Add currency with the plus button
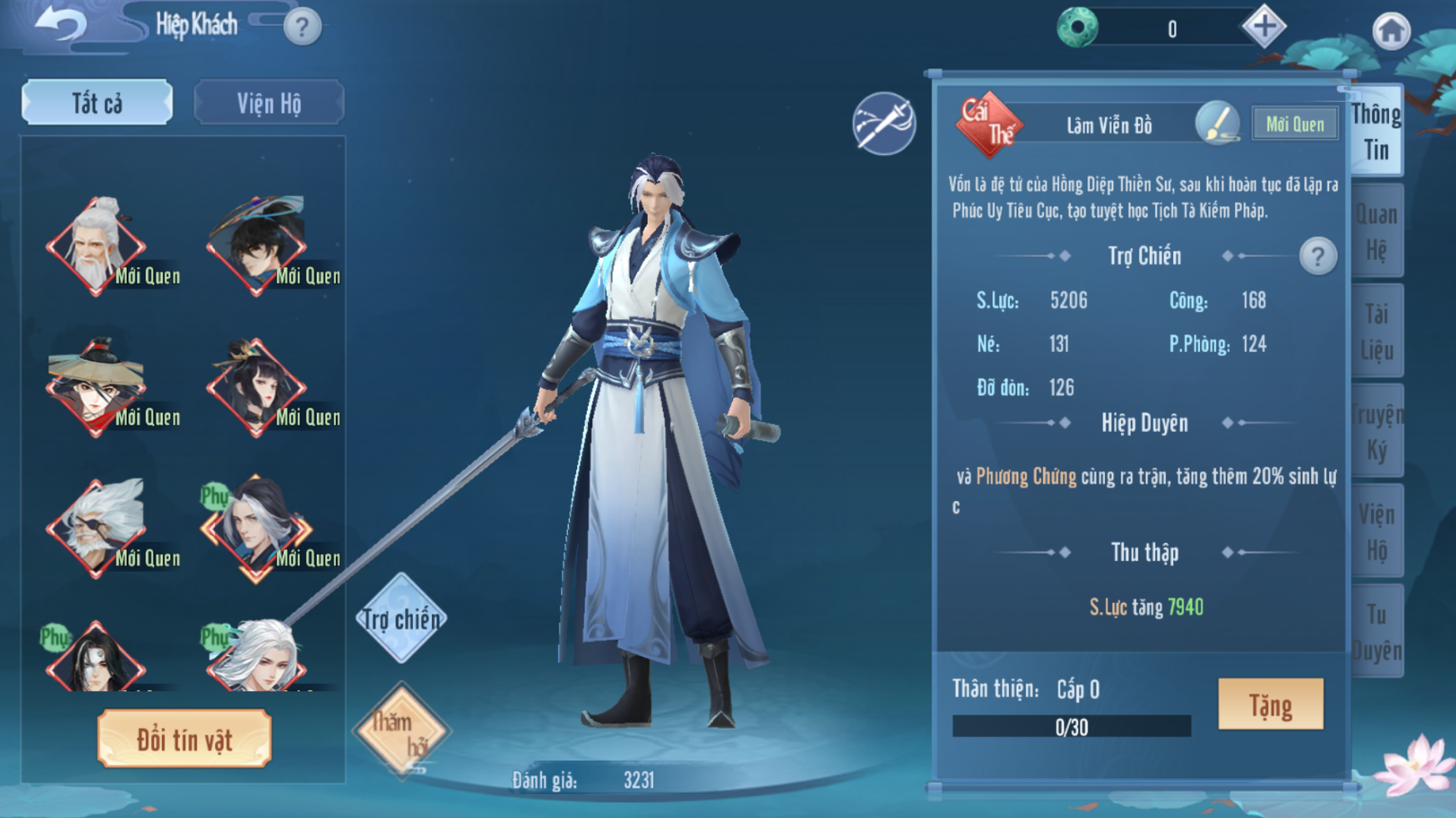 [1263, 27]
